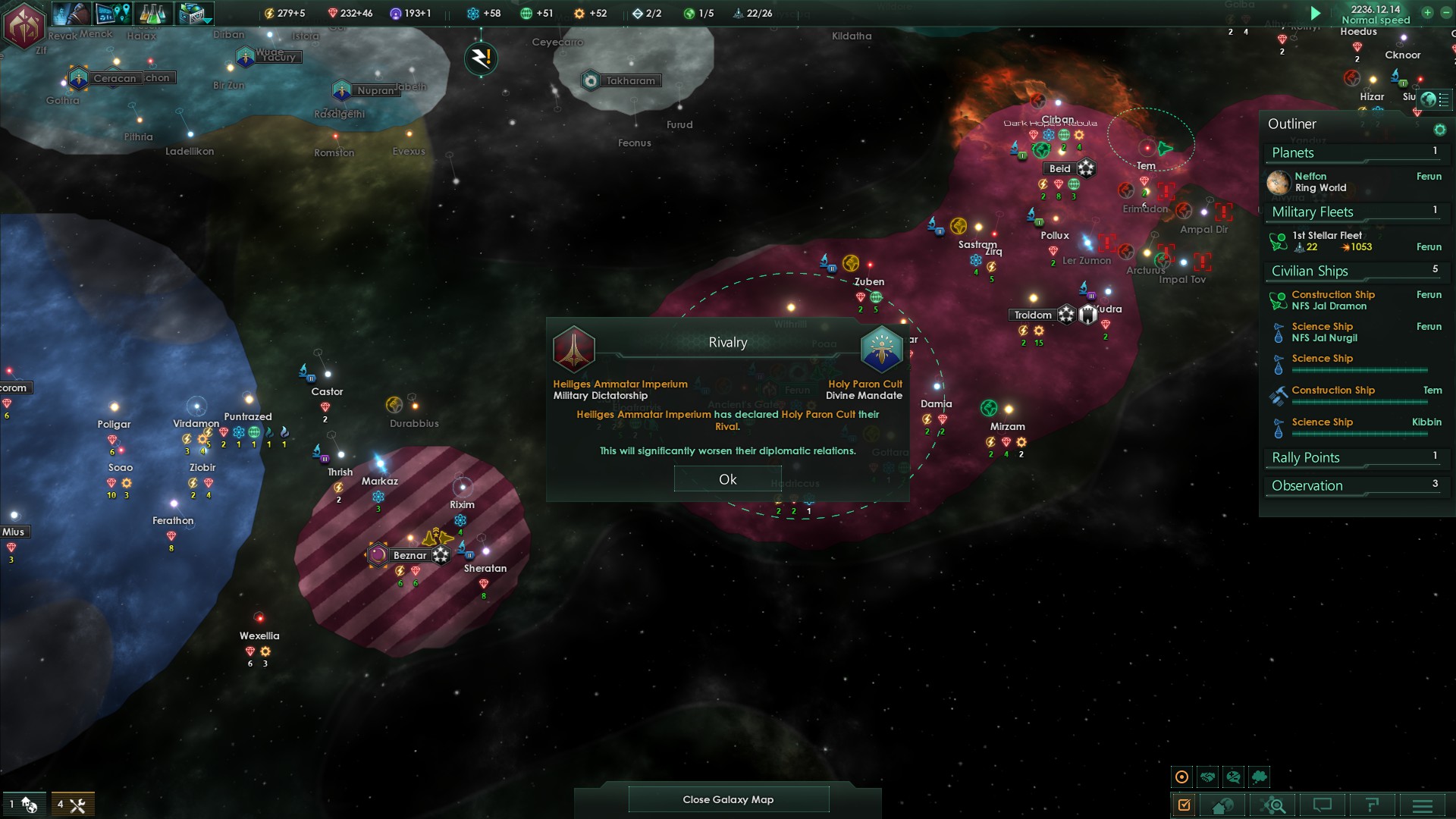The width and height of the screenshot is (1456, 819).
Task: Resume the game with the play arrow
Action: [1316, 13]
